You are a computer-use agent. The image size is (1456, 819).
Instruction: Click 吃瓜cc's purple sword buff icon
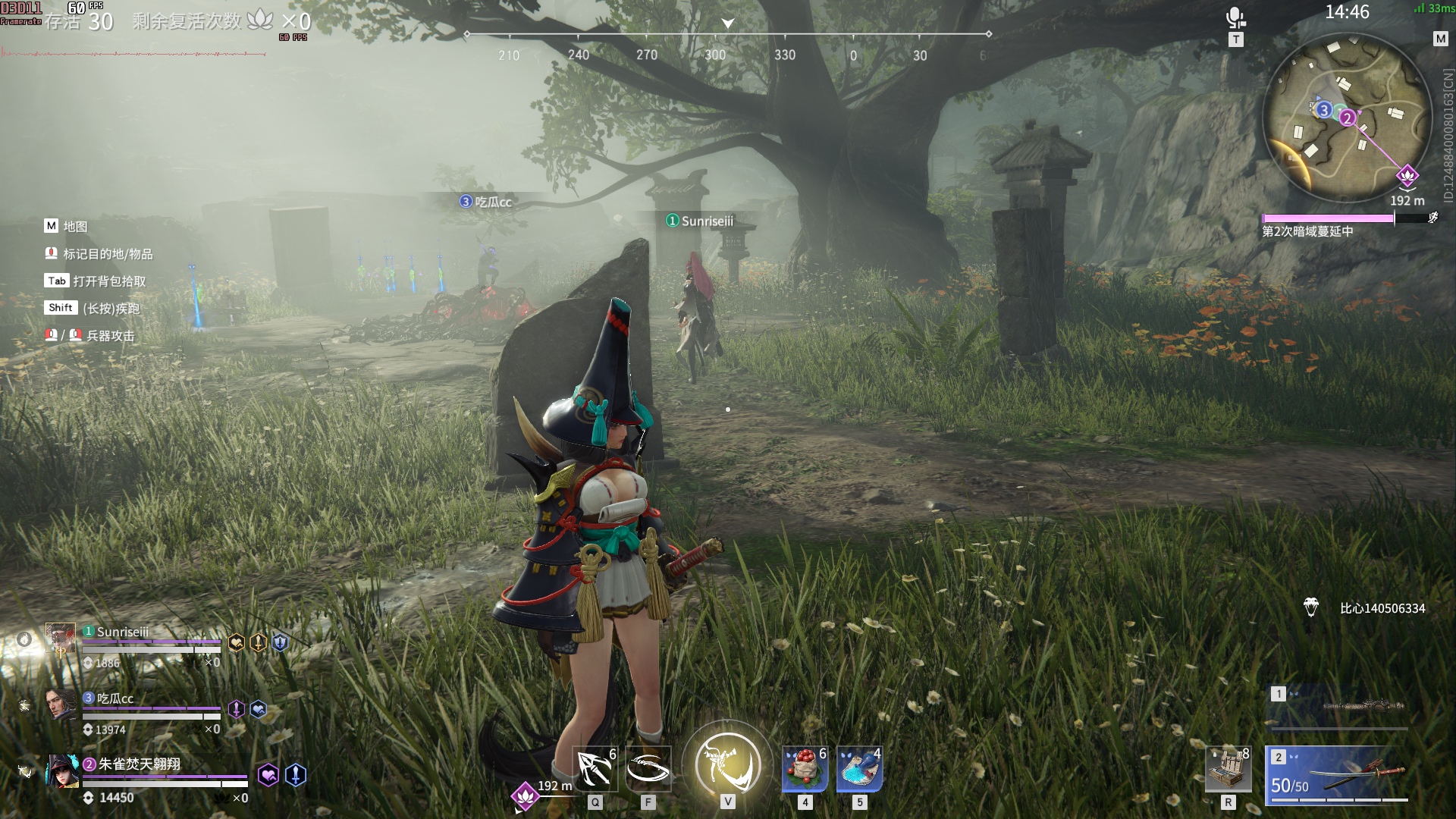pyautogui.click(x=237, y=709)
